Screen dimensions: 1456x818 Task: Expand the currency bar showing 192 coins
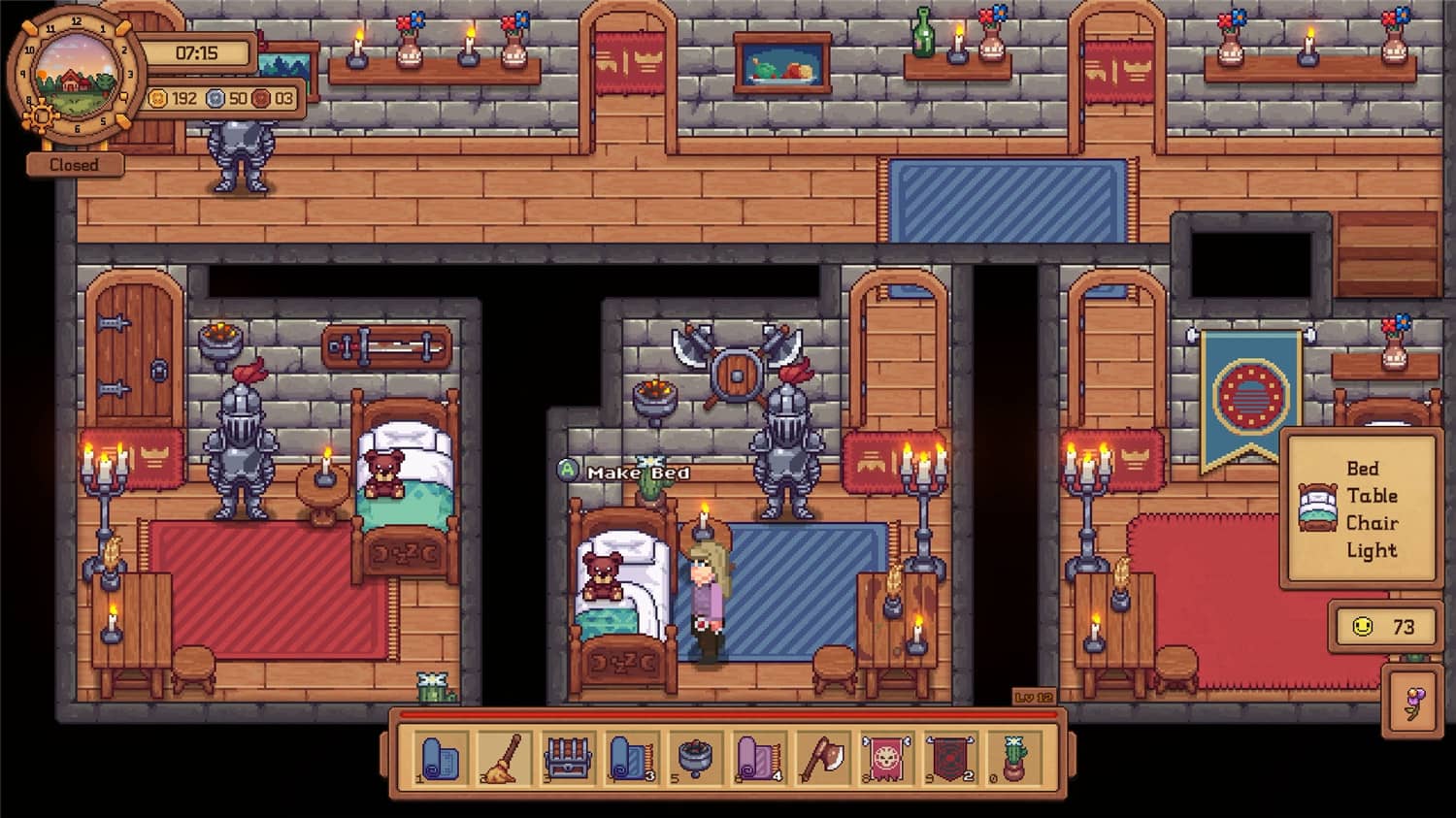pos(221,97)
